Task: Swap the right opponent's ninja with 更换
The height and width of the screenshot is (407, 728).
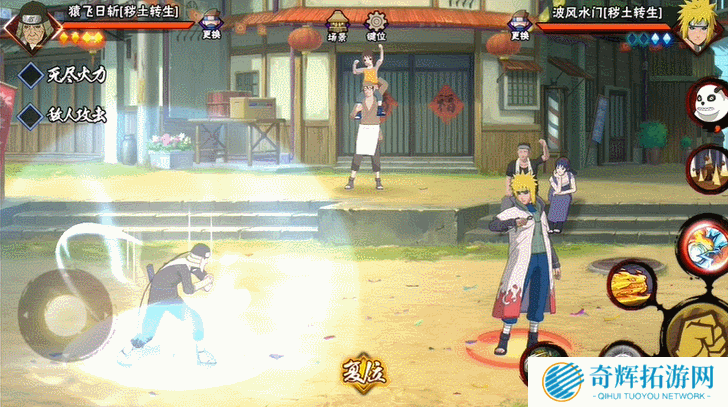Action: (x=518, y=26)
